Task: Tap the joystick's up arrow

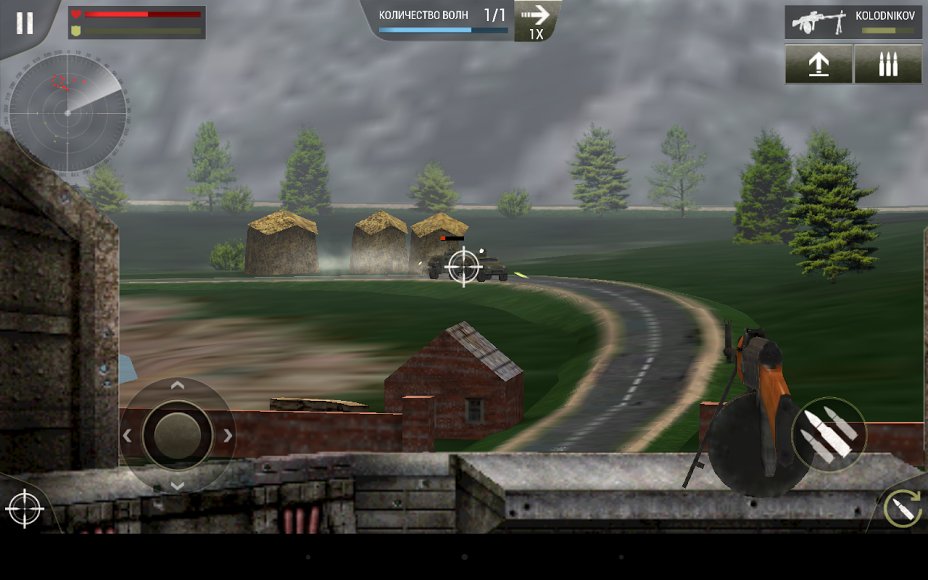Action: pyautogui.click(x=177, y=385)
